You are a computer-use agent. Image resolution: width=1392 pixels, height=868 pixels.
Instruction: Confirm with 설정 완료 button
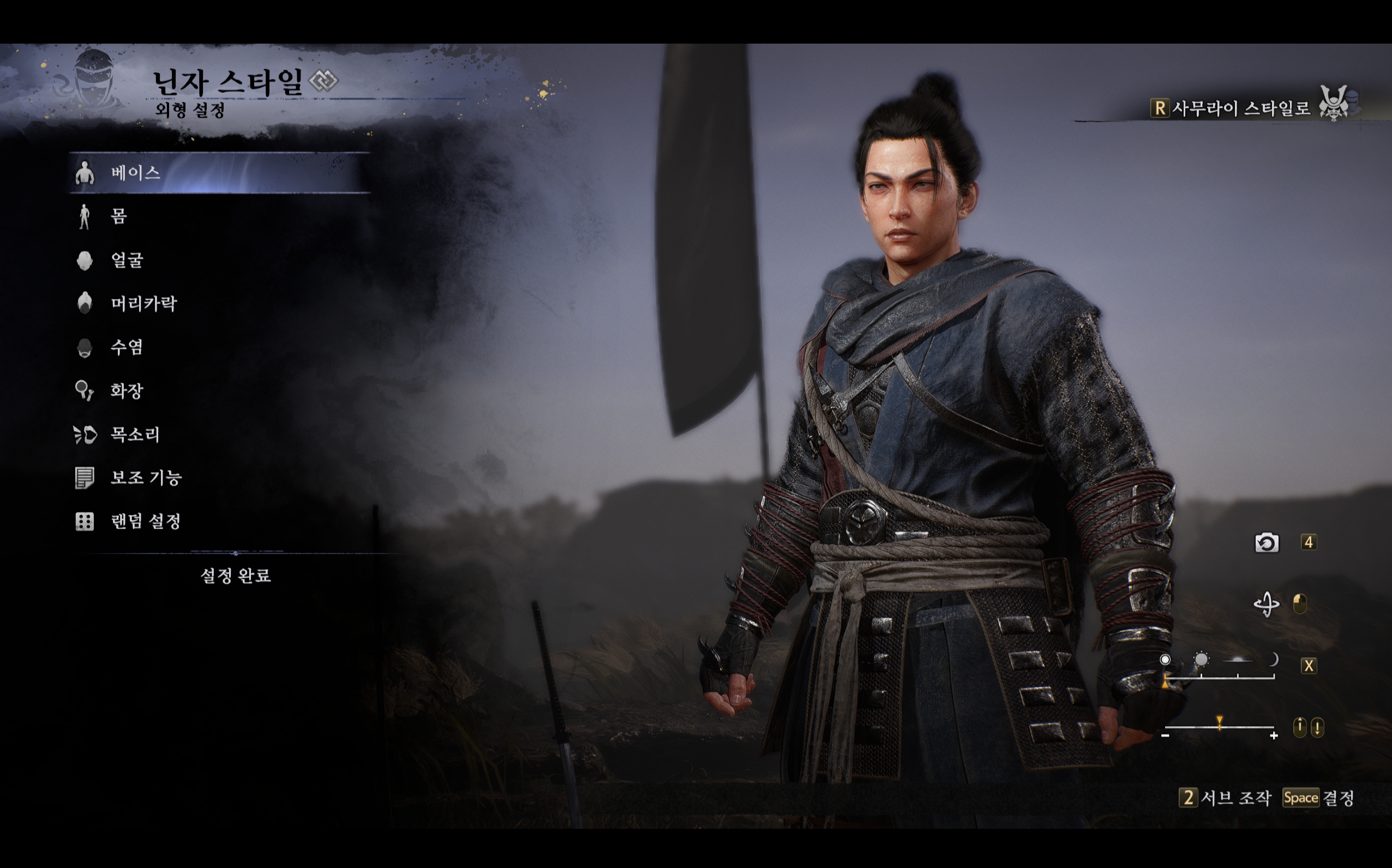click(236, 576)
